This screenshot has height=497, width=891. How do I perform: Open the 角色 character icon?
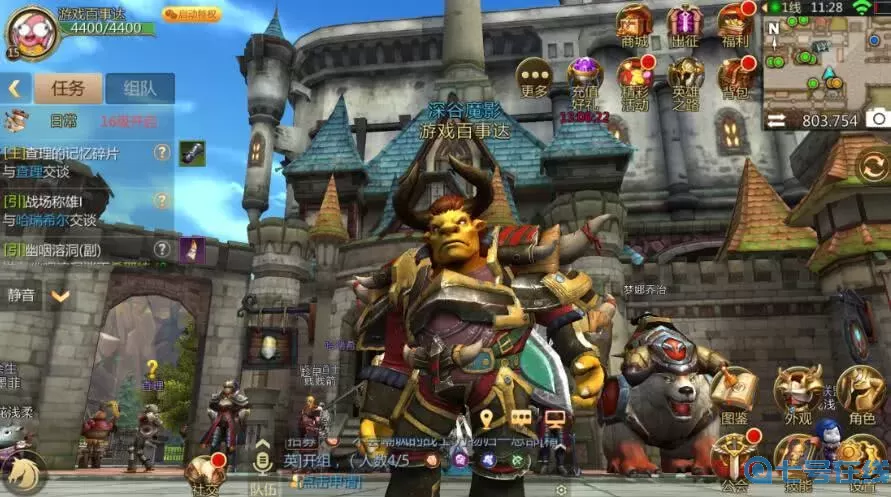pyautogui.click(x=861, y=392)
